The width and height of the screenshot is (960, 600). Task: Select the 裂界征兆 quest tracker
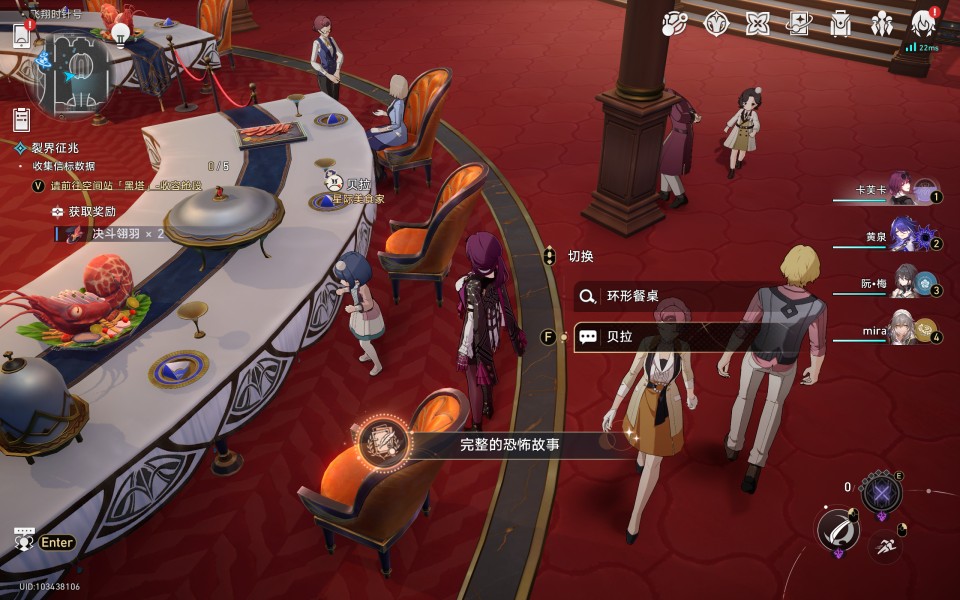pyautogui.click(x=54, y=148)
